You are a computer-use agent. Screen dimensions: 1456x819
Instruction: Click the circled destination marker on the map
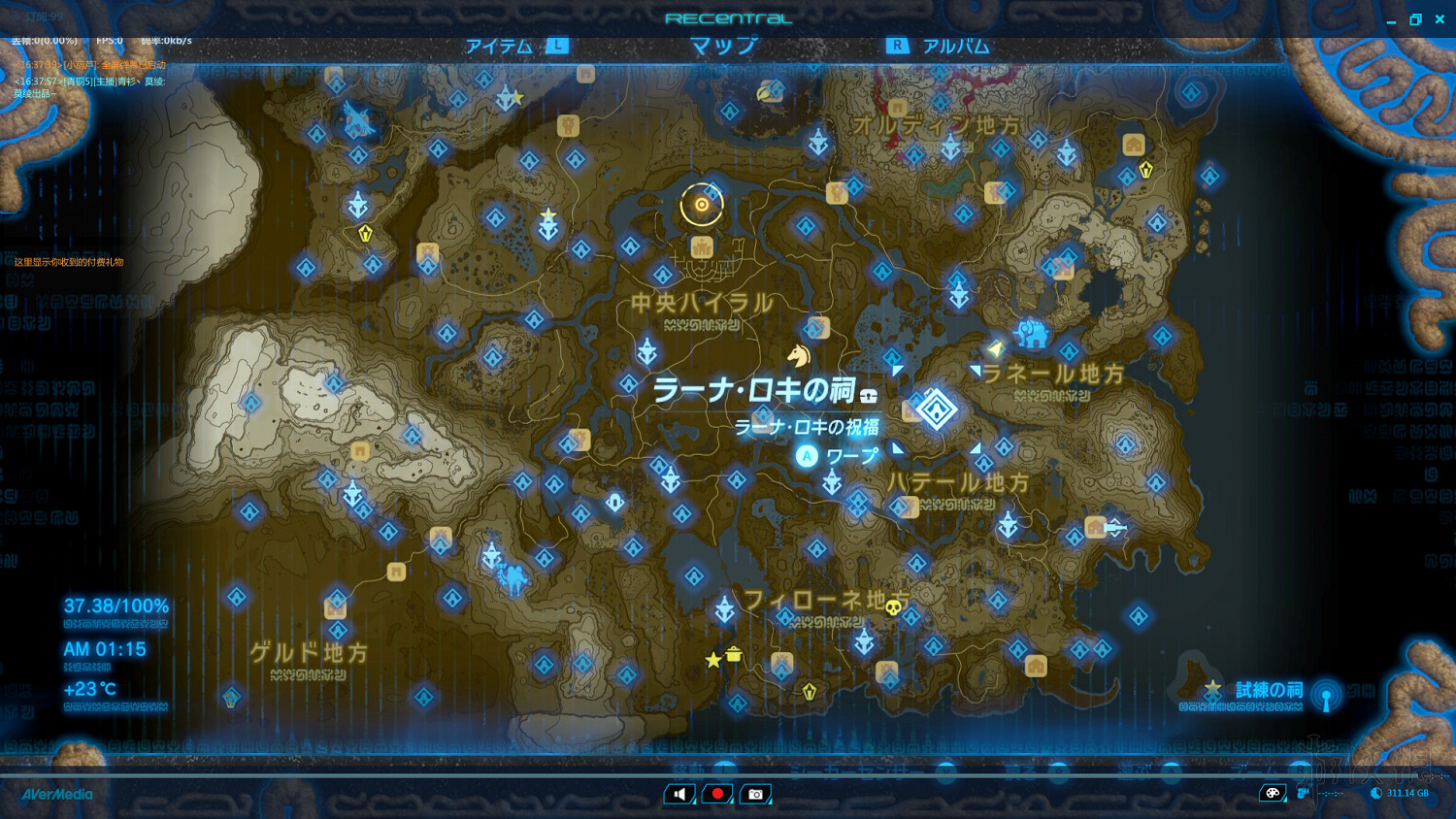701,205
